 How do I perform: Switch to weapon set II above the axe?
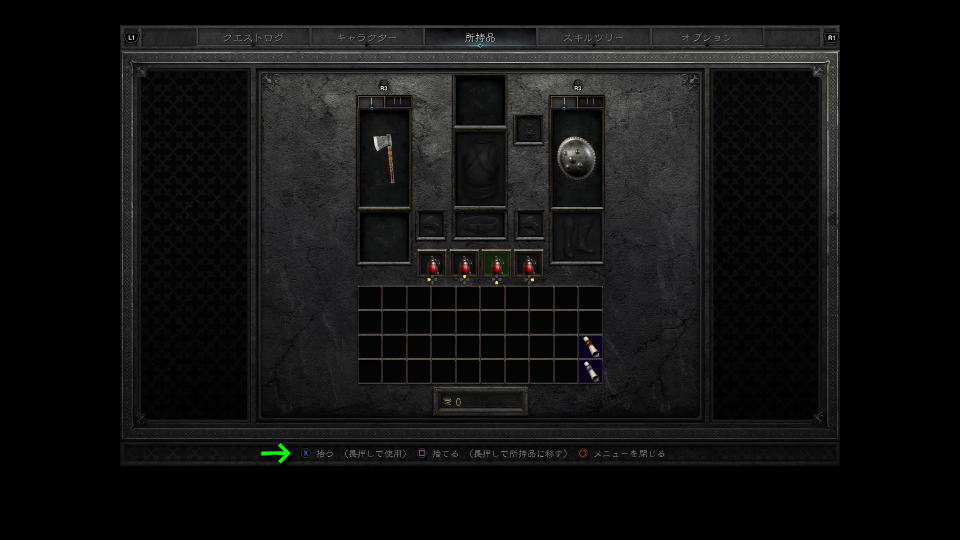pyautogui.click(x=397, y=102)
